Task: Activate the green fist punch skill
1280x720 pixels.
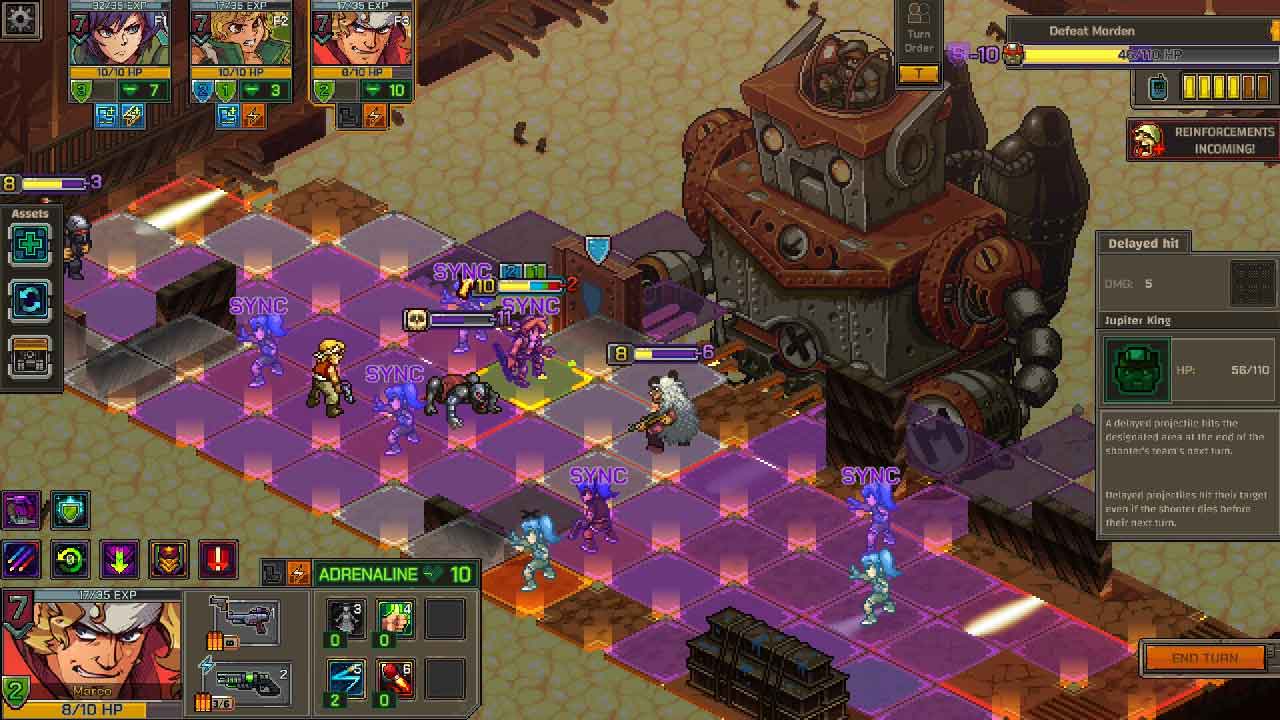Action: click(395, 621)
